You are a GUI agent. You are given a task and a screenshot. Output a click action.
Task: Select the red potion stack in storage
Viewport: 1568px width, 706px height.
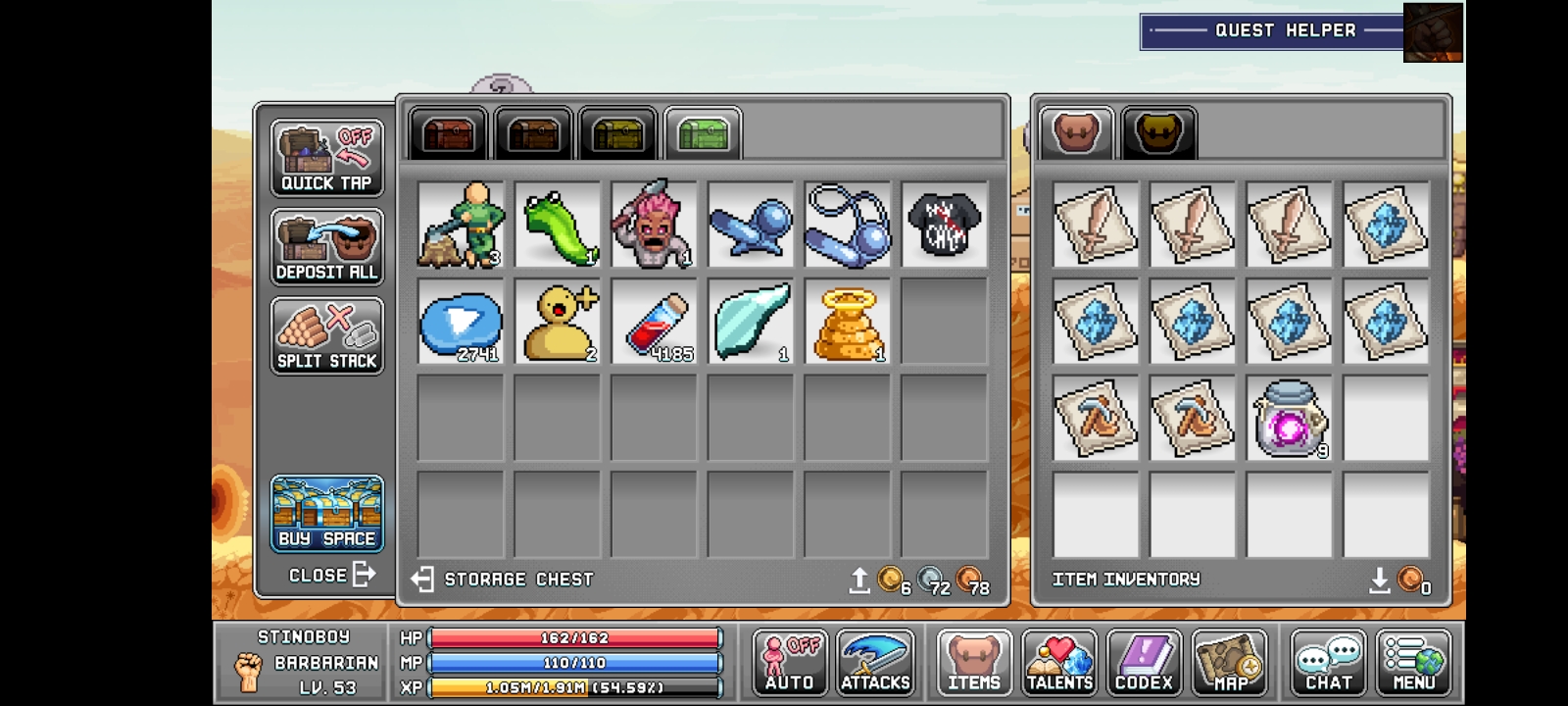654,324
